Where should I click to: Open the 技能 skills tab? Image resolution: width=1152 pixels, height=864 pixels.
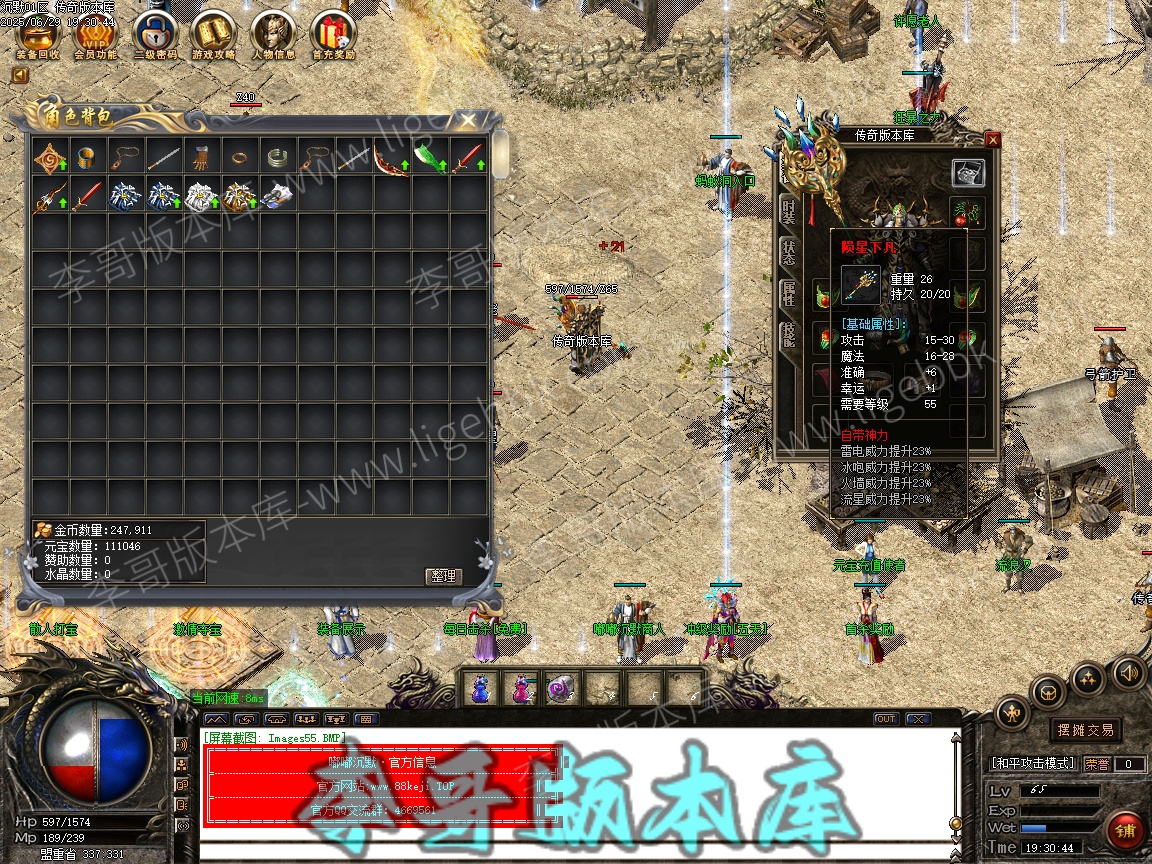point(789,335)
